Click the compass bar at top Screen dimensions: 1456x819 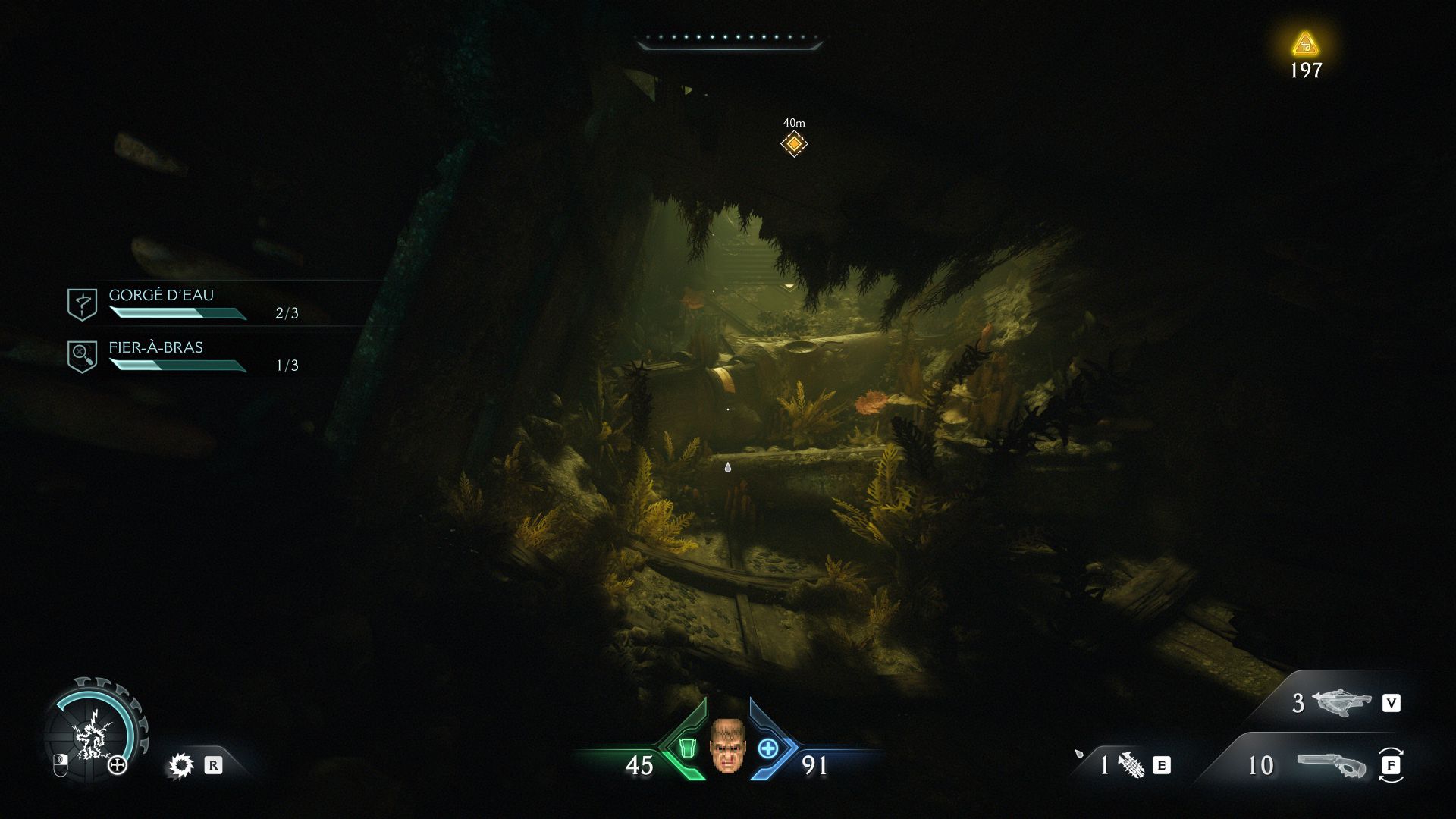[x=729, y=40]
